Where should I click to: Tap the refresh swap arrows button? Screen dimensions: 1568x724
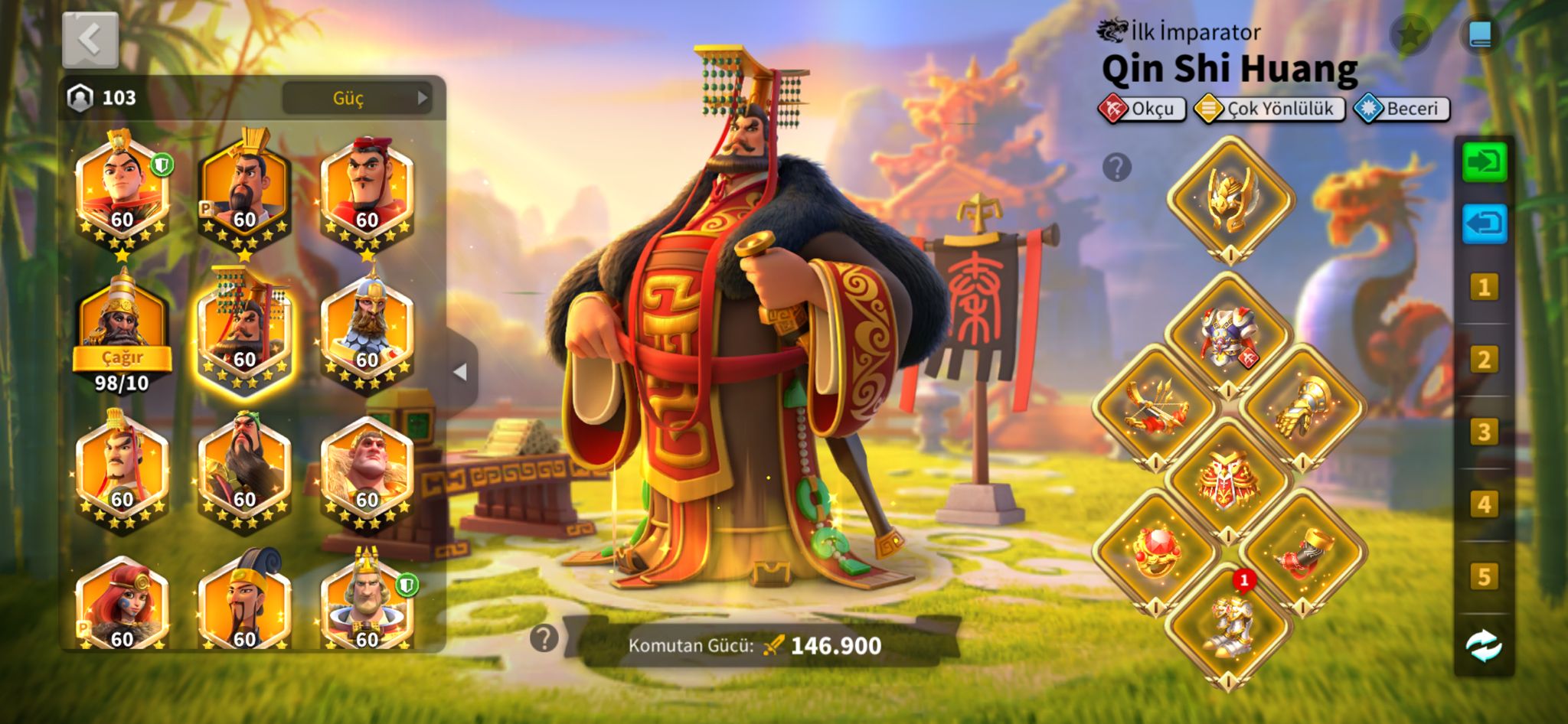coord(1484,647)
